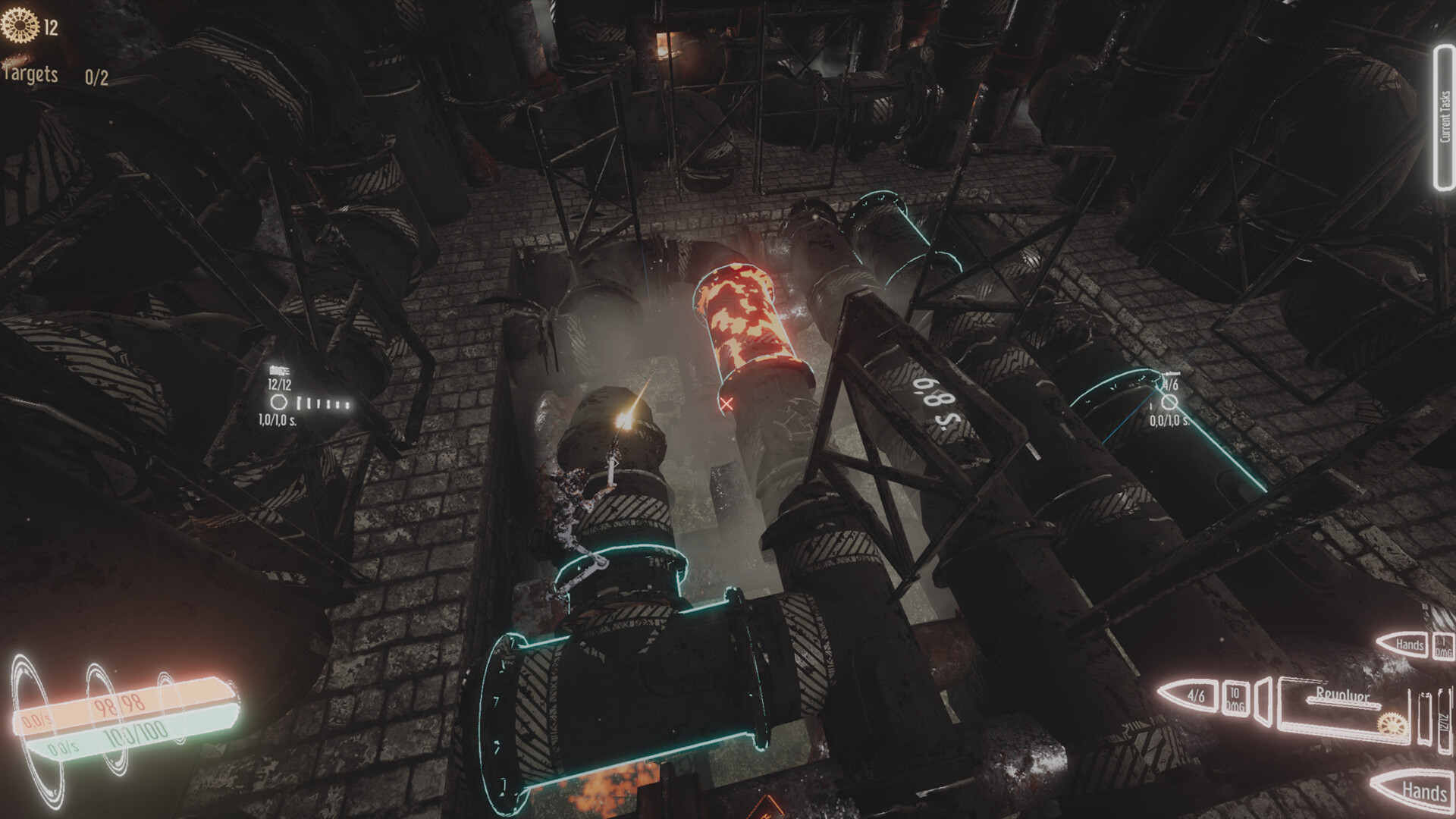The width and height of the screenshot is (1456, 819).
Task: Click the turret icon above 12/12 ammo
Action: [x=278, y=370]
